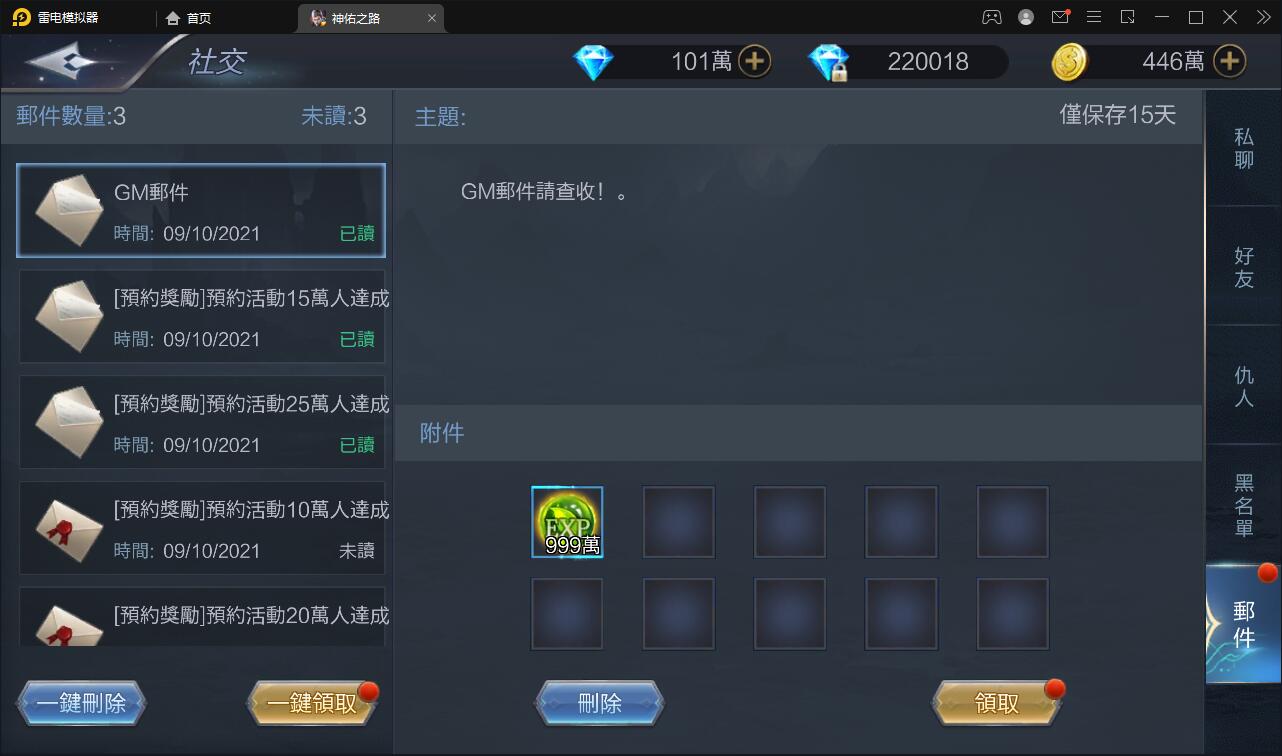Image resolution: width=1282 pixels, height=756 pixels.
Task: Select the EXP 999萬 attachment item
Action: click(567, 522)
